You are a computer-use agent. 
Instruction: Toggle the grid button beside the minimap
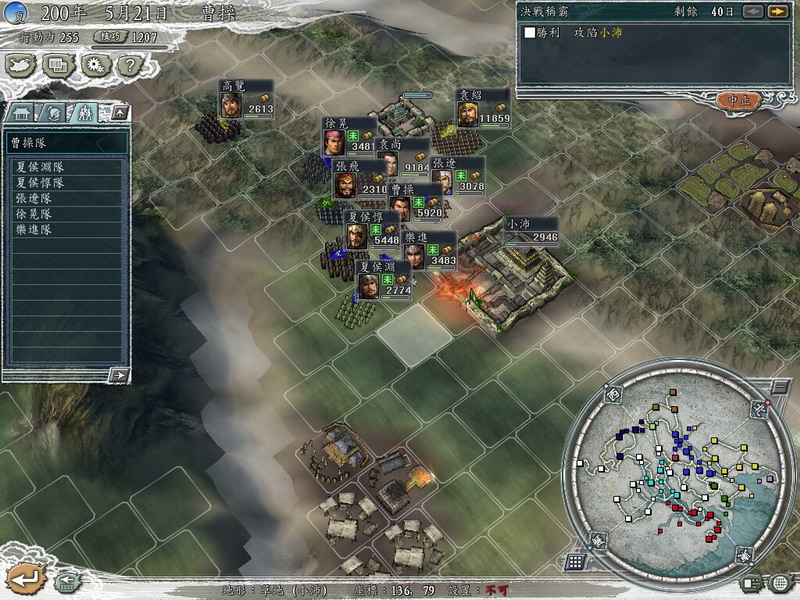[575, 562]
